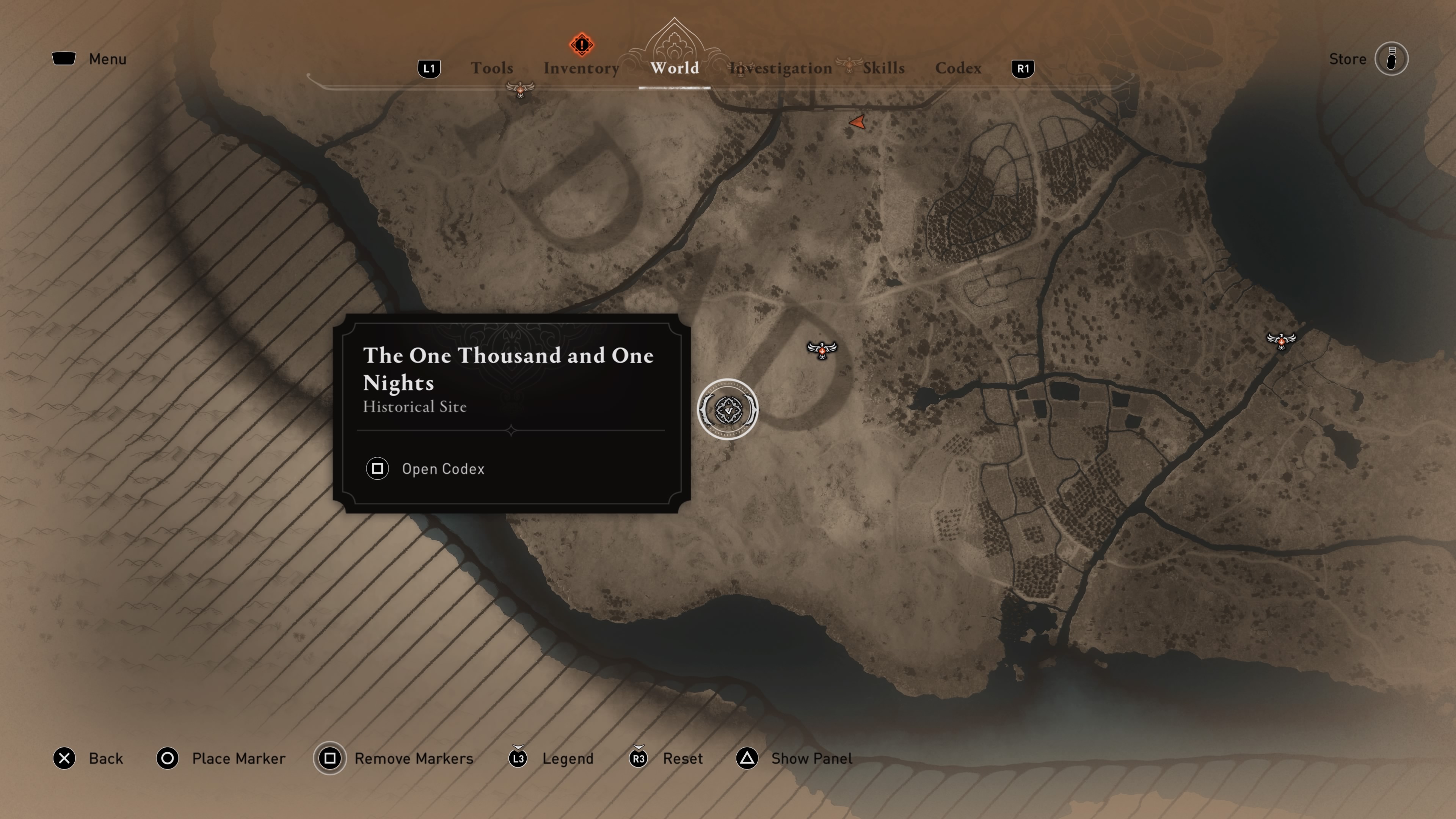The image size is (1456, 819).
Task: Switch to the Codex tab
Action: click(958, 68)
